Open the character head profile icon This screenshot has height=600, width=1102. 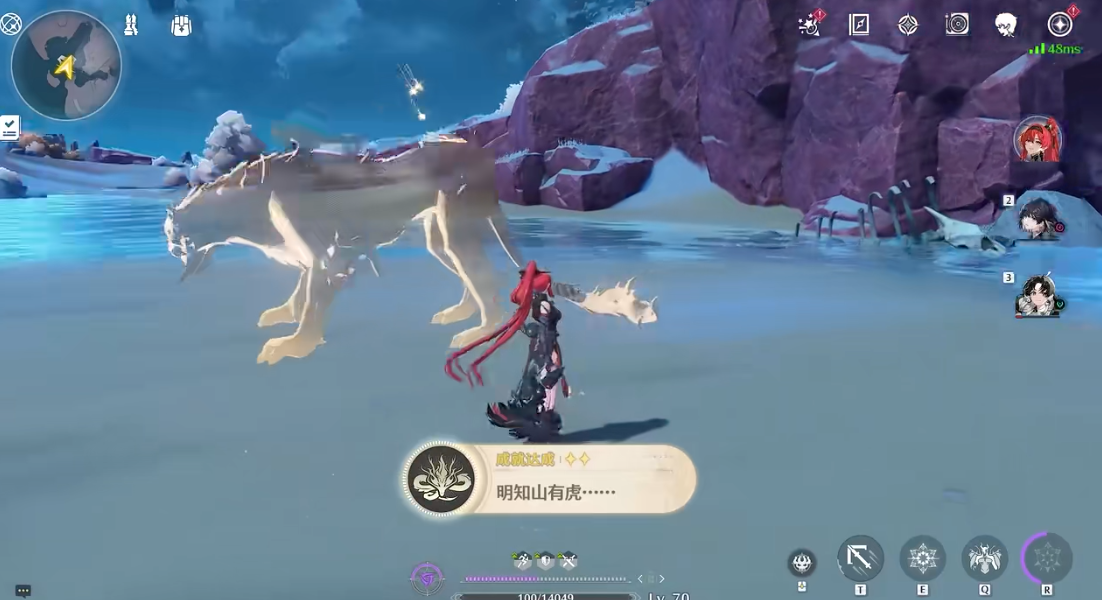click(1006, 25)
